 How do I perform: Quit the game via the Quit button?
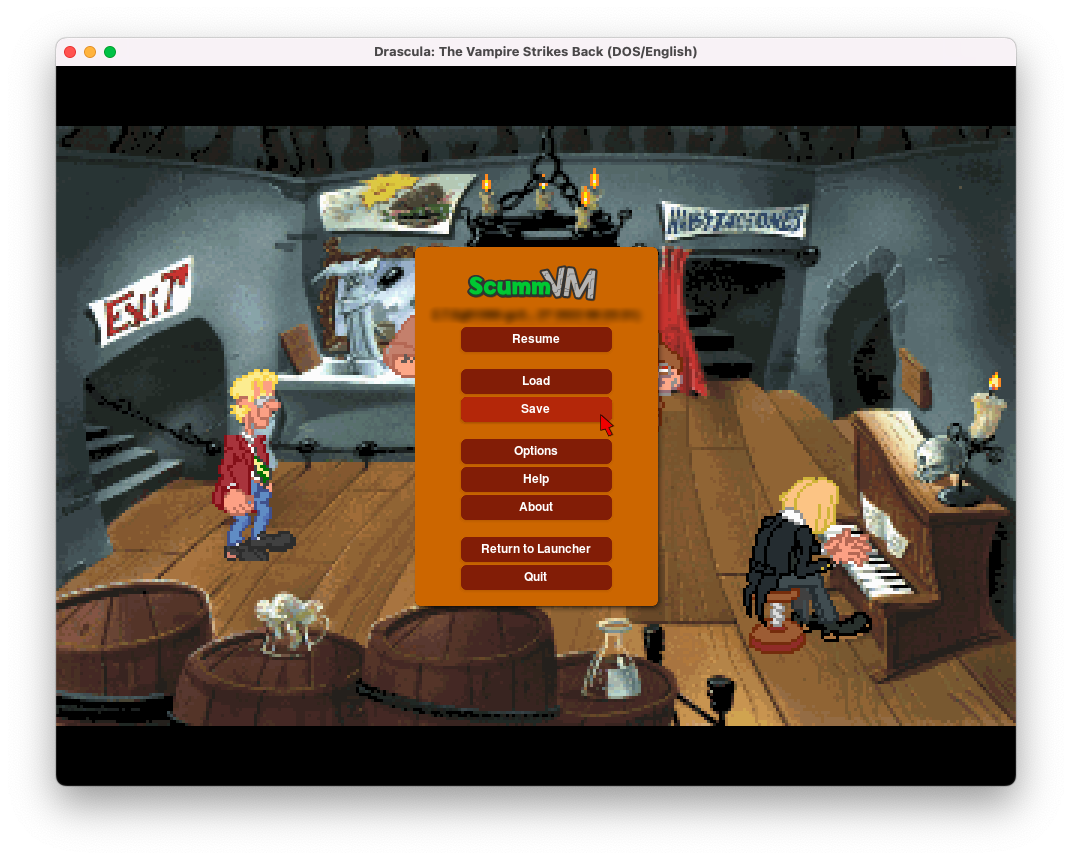pyautogui.click(x=536, y=577)
